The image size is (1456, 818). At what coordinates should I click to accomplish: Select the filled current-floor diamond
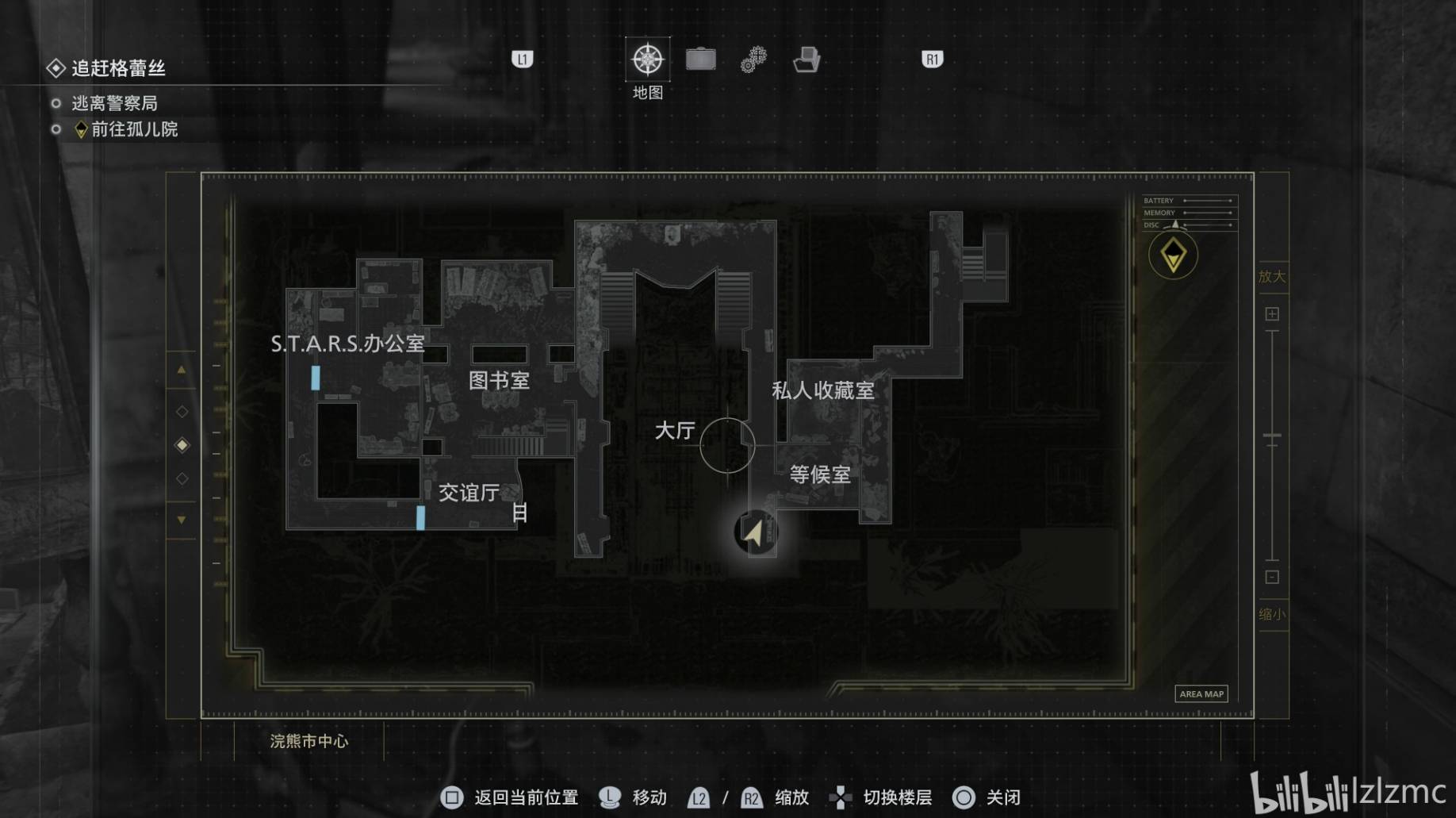[x=182, y=445]
